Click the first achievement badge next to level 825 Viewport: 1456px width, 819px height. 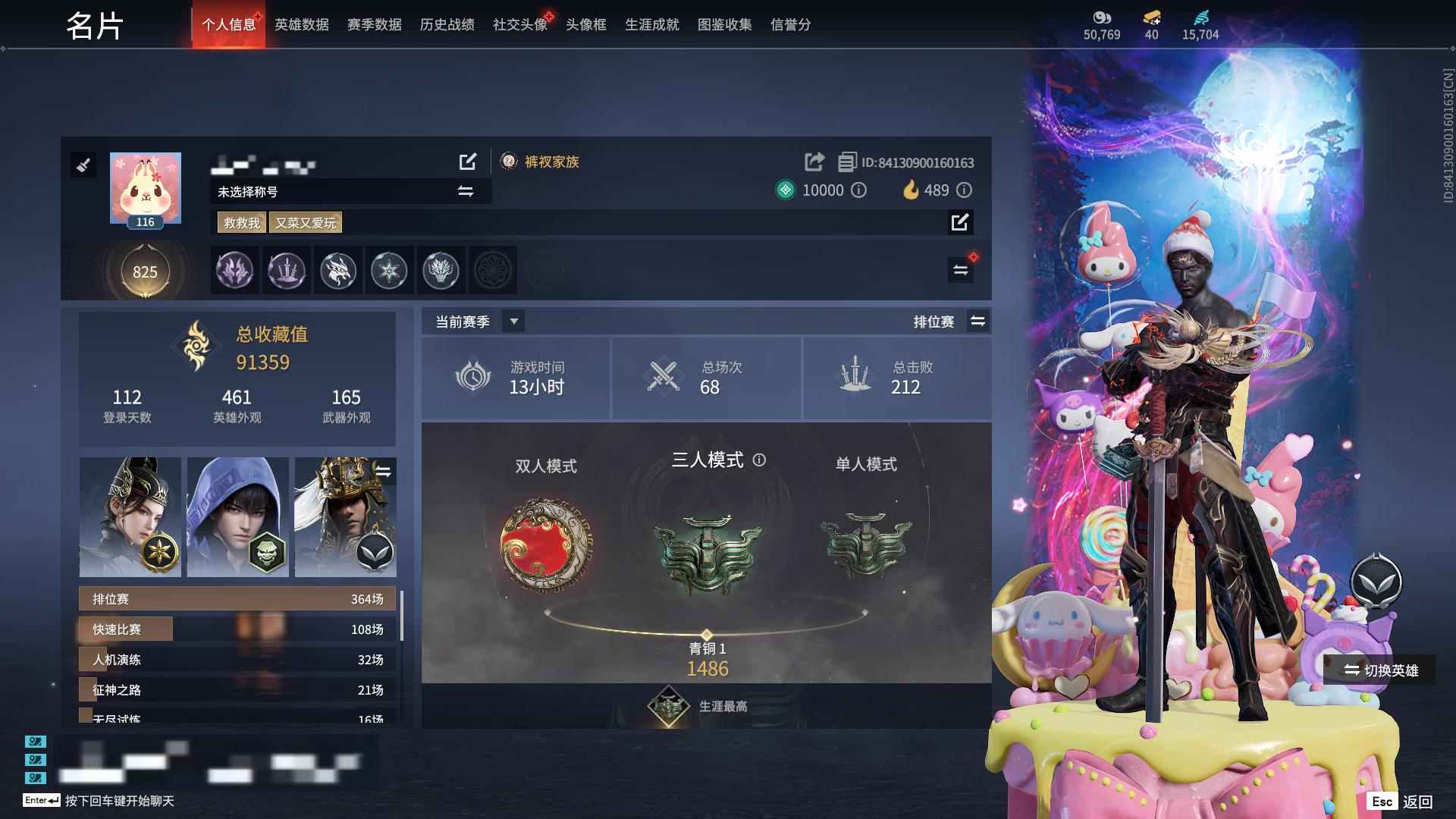point(234,271)
